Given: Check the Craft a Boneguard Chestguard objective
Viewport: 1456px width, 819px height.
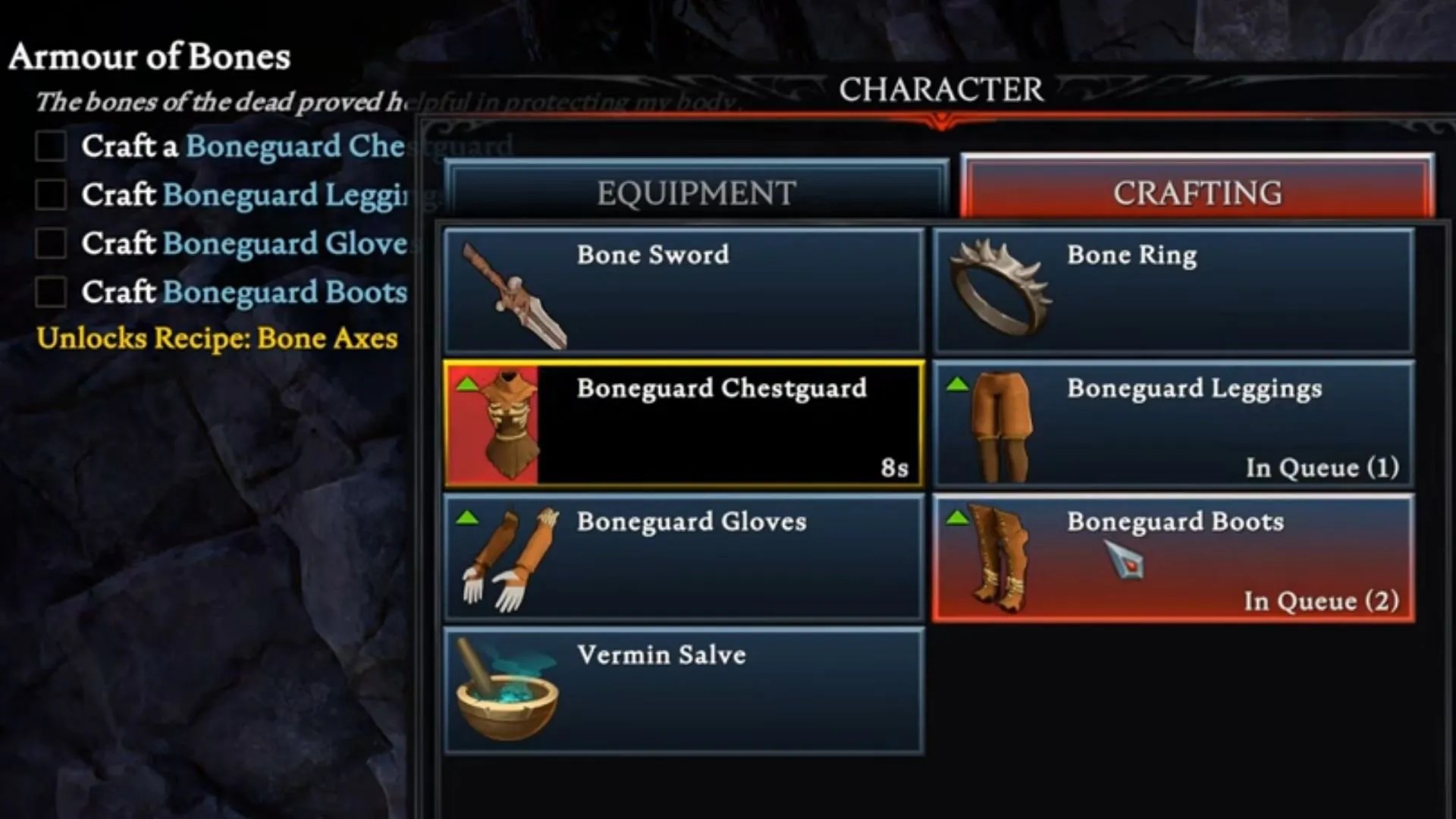Looking at the screenshot, I should click(x=52, y=146).
